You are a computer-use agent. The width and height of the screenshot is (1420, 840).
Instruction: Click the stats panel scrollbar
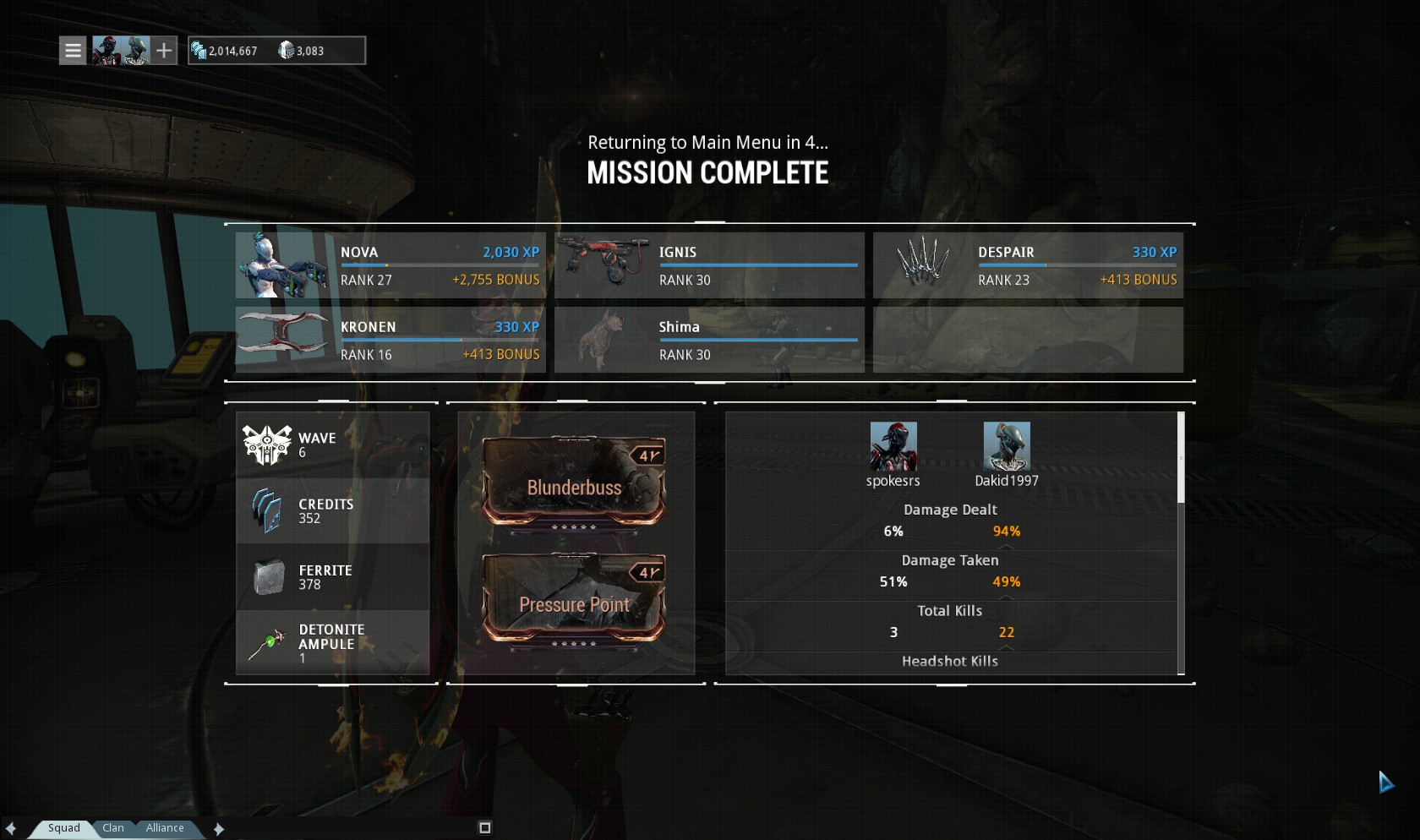(x=1181, y=458)
